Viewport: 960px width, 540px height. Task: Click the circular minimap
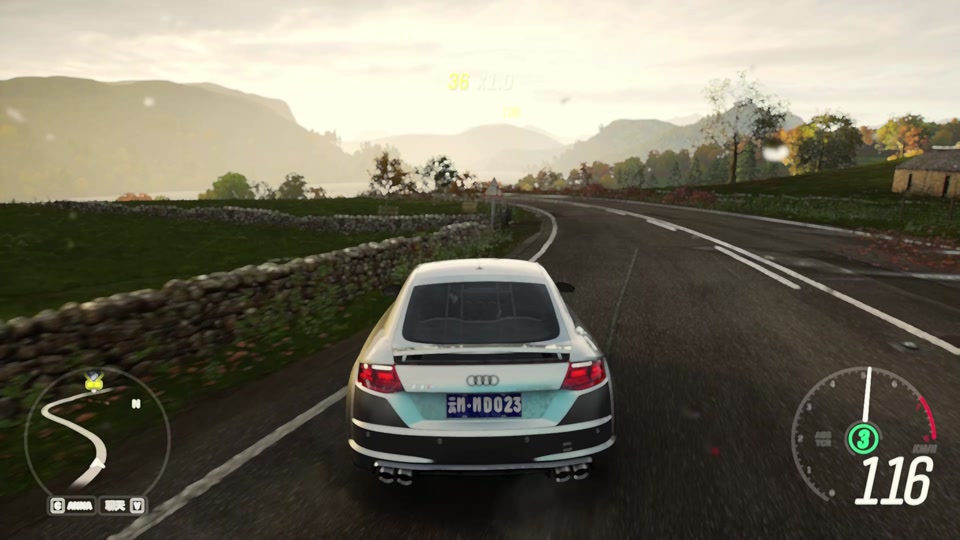click(97, 436)
